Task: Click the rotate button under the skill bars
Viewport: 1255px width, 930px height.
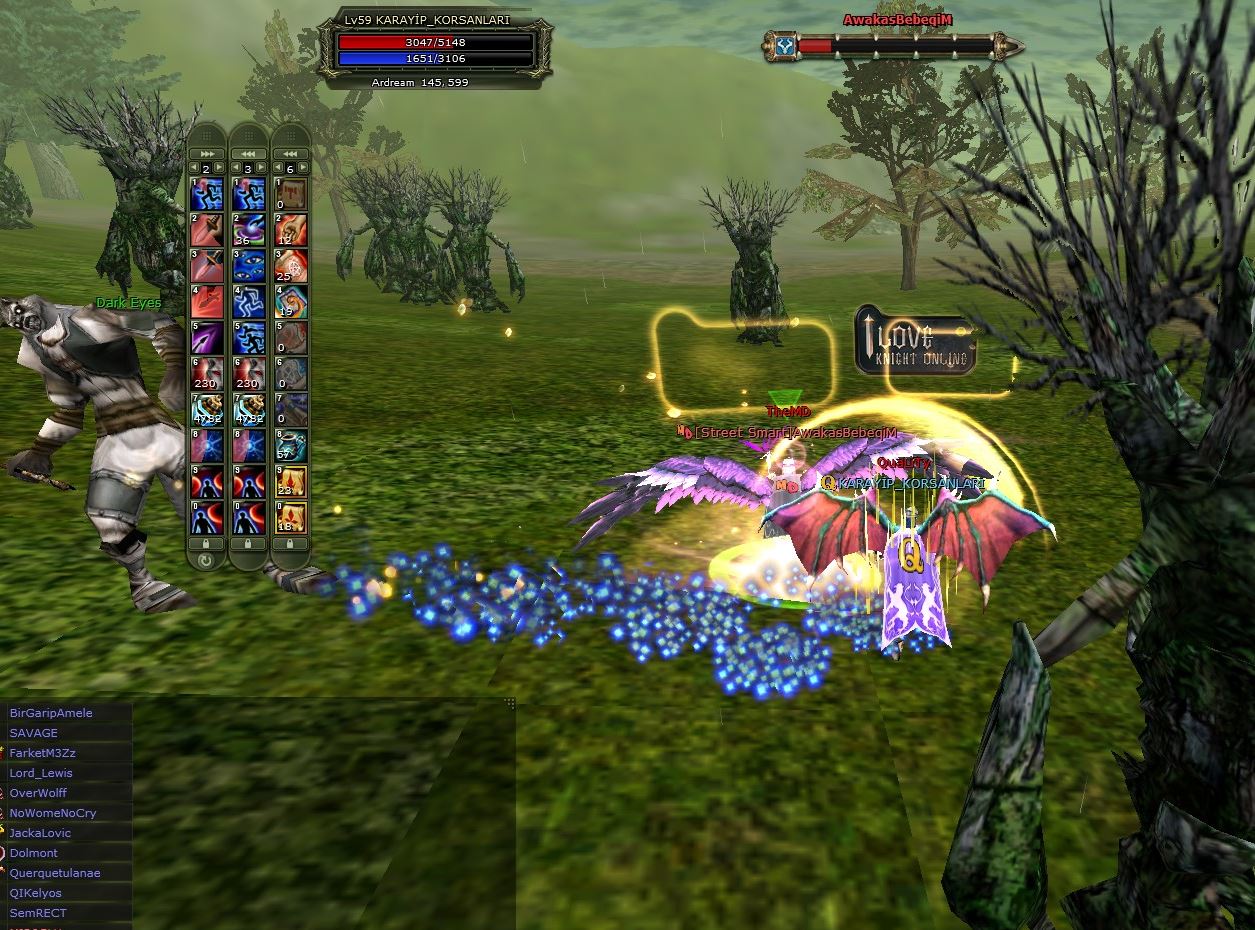Action: 206,560
